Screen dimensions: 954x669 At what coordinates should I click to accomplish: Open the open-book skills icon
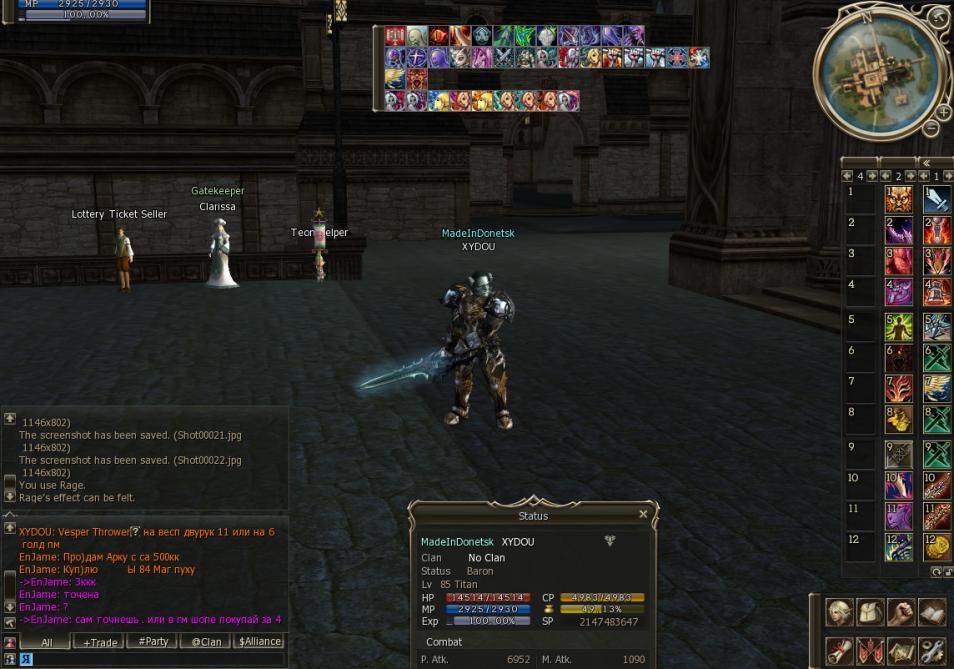pos(932,612)
